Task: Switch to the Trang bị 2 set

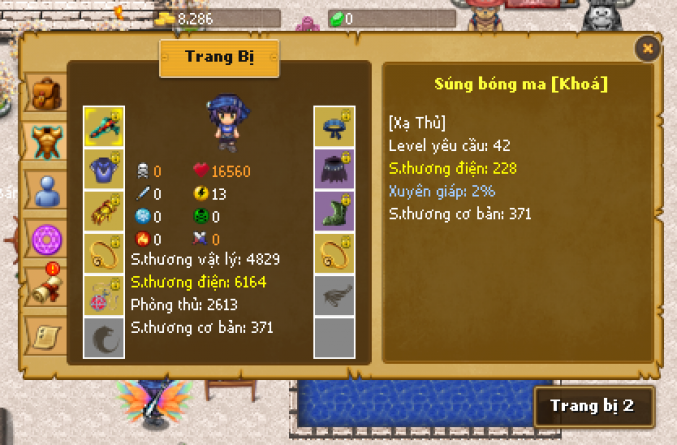Action: click(x=592, y=407)
